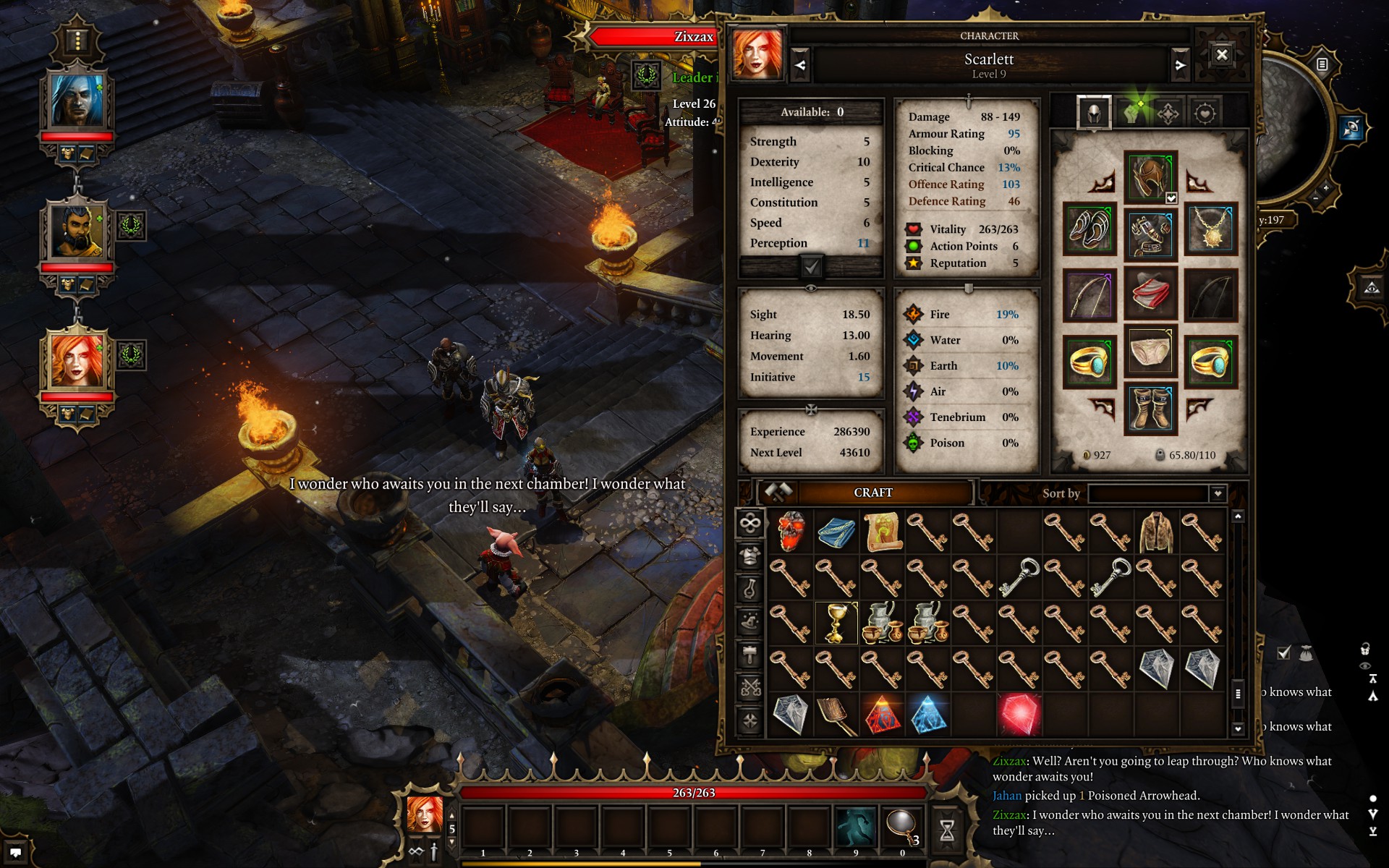
Task: Open the Sort by dropdown
Action: 1218,493
